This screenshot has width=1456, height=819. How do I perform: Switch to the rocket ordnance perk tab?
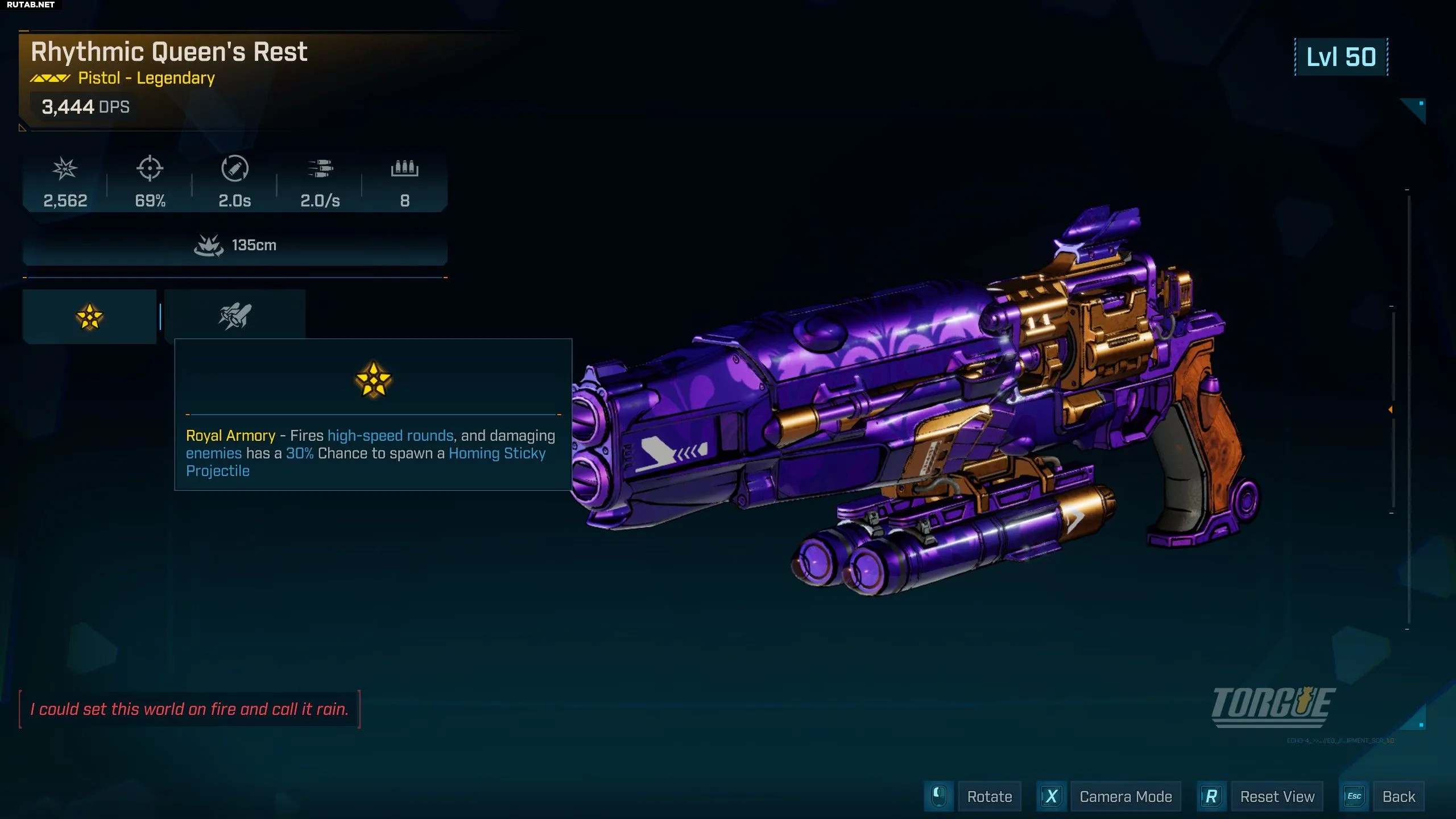[235, 316]
